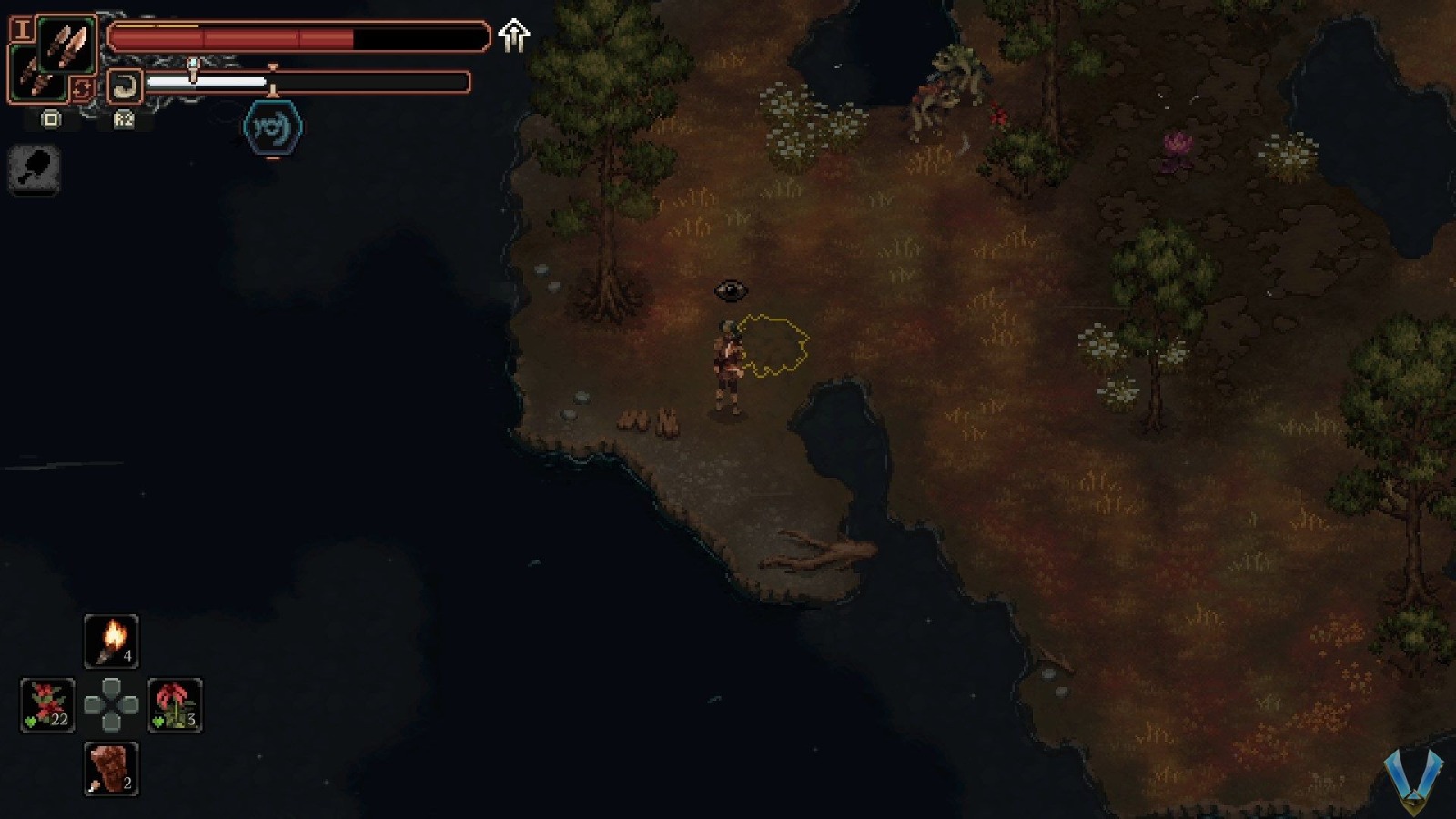Click the shovel icon below the HUD
The height and width of the screenshot is (819, 1456).
click(x=34, y=171)
